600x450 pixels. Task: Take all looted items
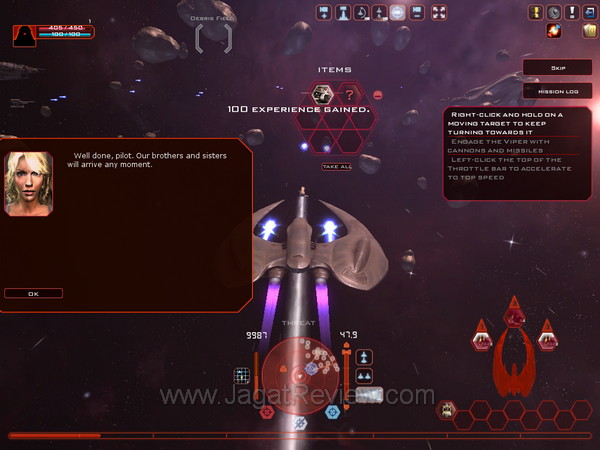coord(336,166)
